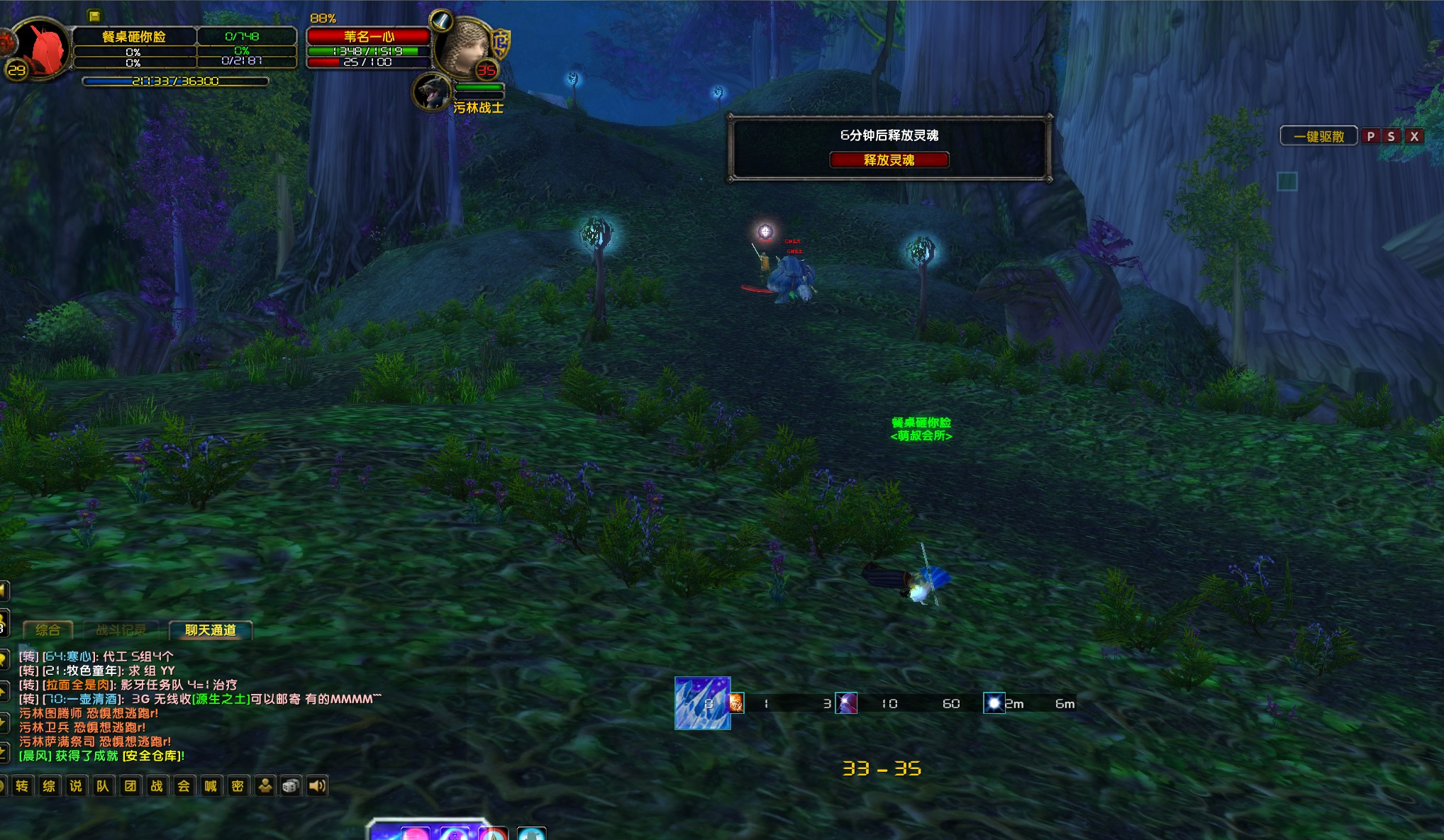Click the 源生之土 item link in chat
This screenshot has height=840, width=1444.
221,699
